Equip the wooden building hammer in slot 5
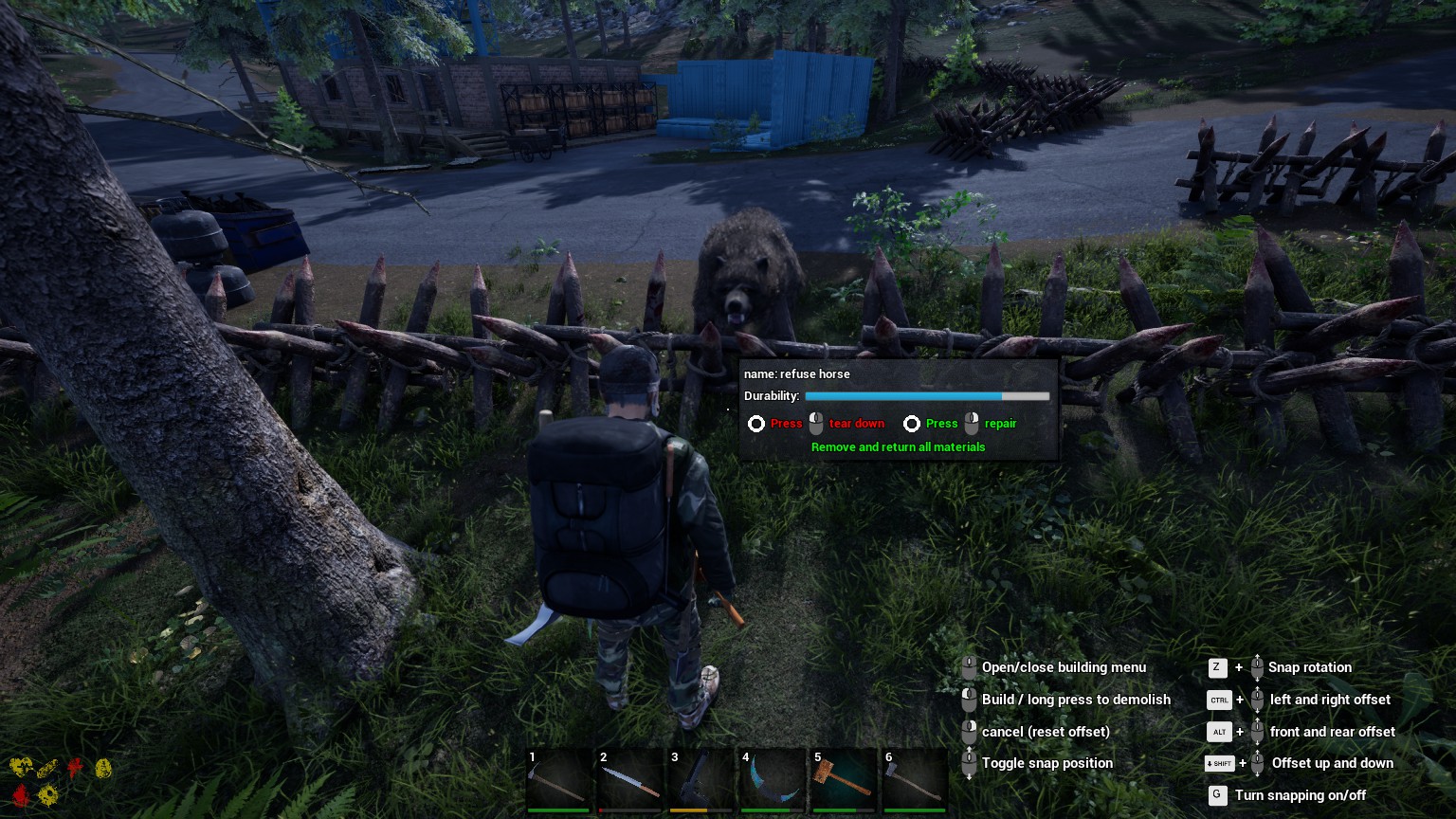 coord(845,781)
